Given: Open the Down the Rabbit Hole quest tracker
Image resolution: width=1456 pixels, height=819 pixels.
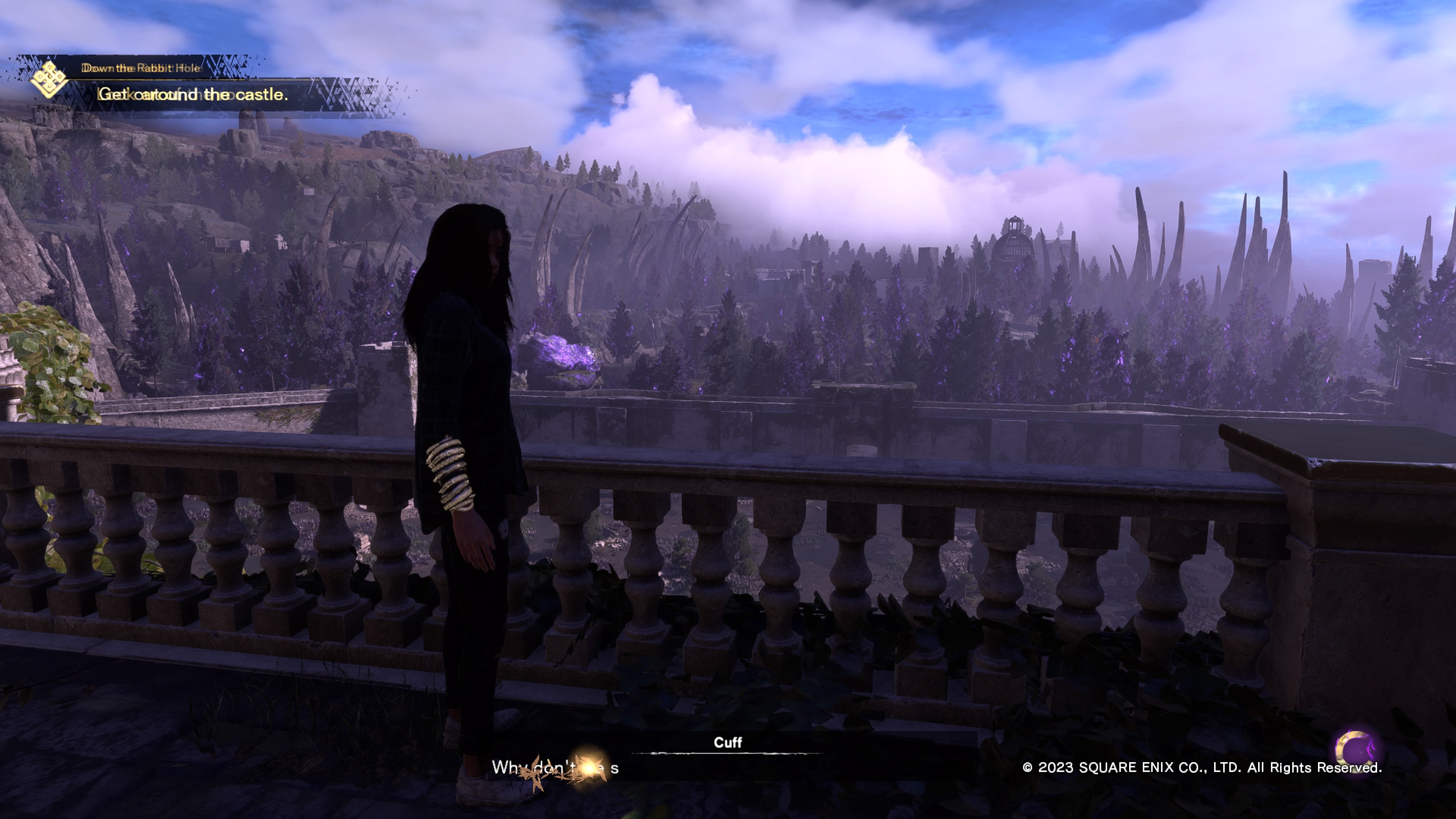Looking at the screenshot, I should 141,68.
